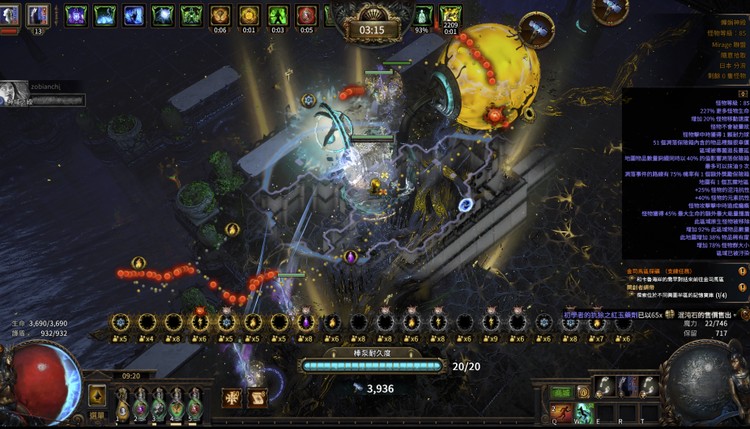Click the cross-shaped skill icon left of the durability bar
Viewport: 750px width, 429px height.
tap(232, 397)
